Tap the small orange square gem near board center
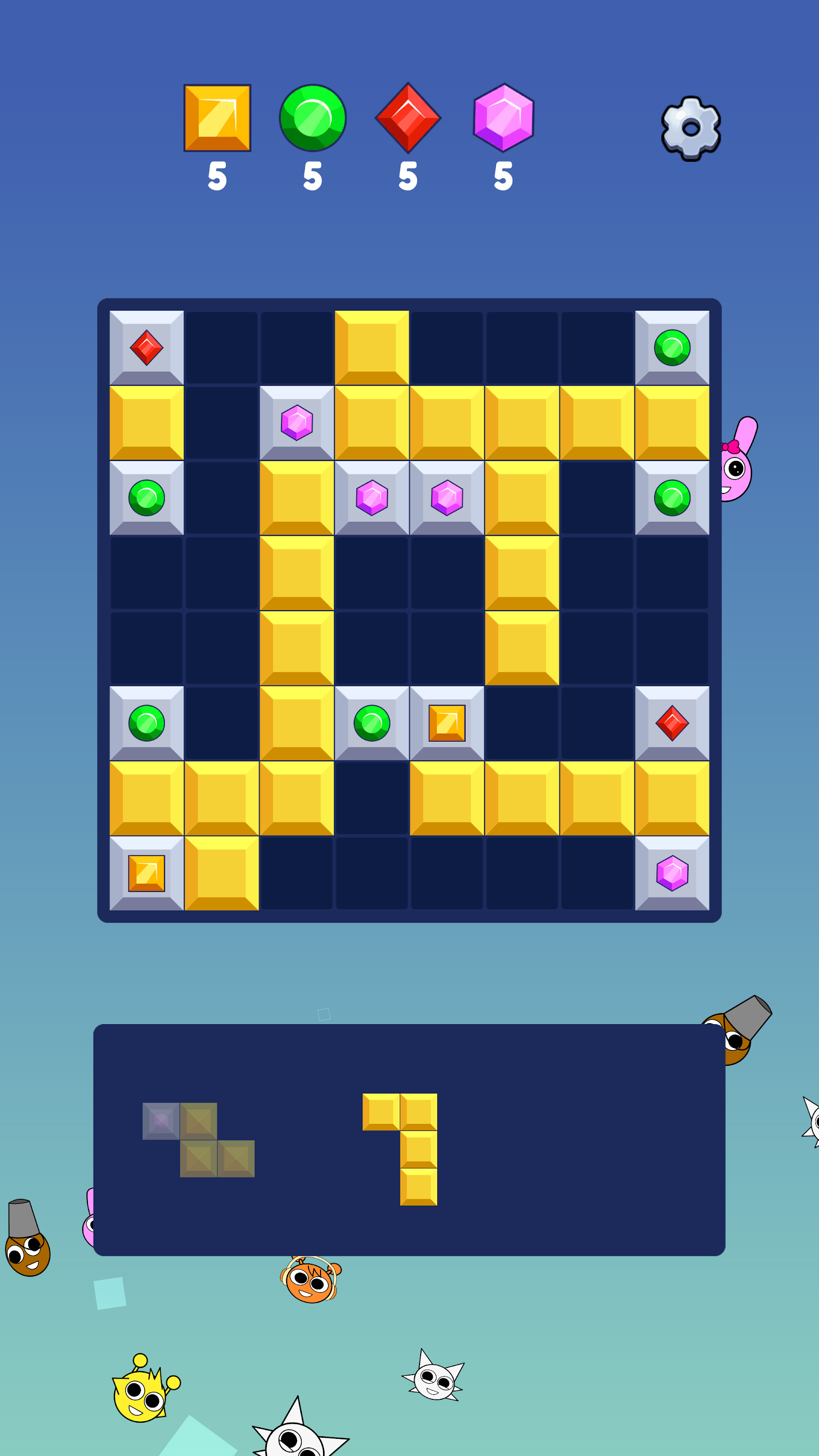The width and height of the screenshot is (819, 1456). click(x=446, y=722)
